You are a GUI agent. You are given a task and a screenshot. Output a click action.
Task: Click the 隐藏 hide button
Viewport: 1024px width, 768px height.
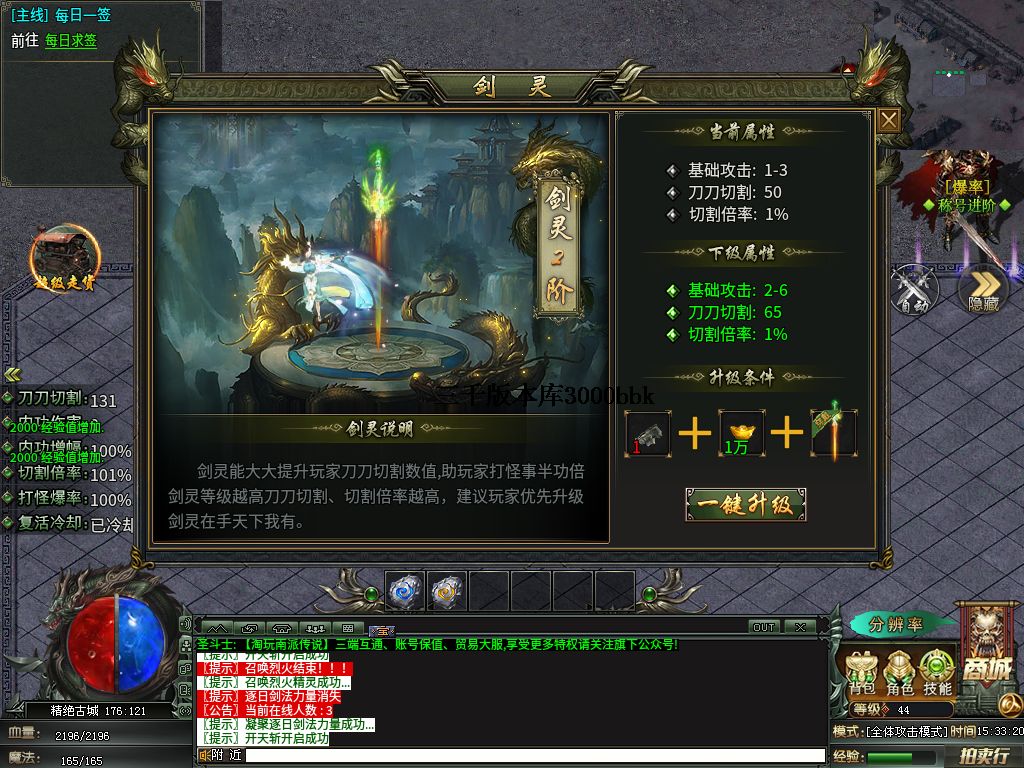click(x=982, y=289)
